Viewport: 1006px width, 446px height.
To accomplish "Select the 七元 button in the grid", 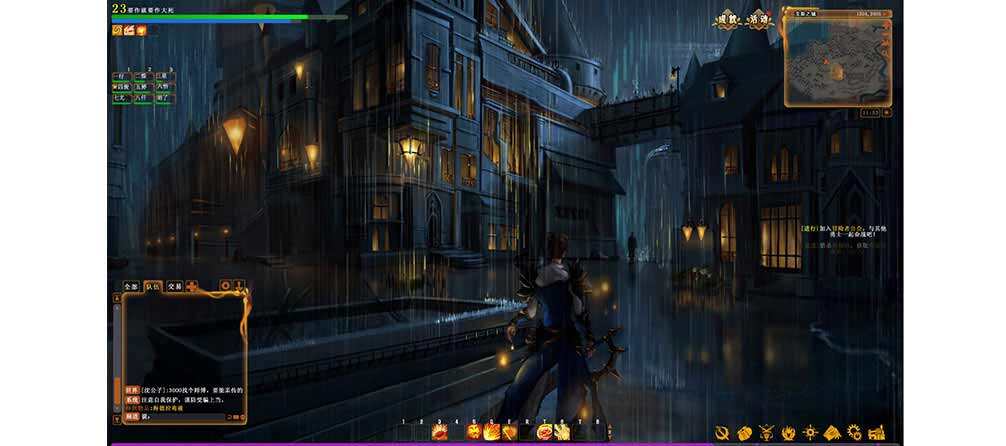I will pos(120,98).
